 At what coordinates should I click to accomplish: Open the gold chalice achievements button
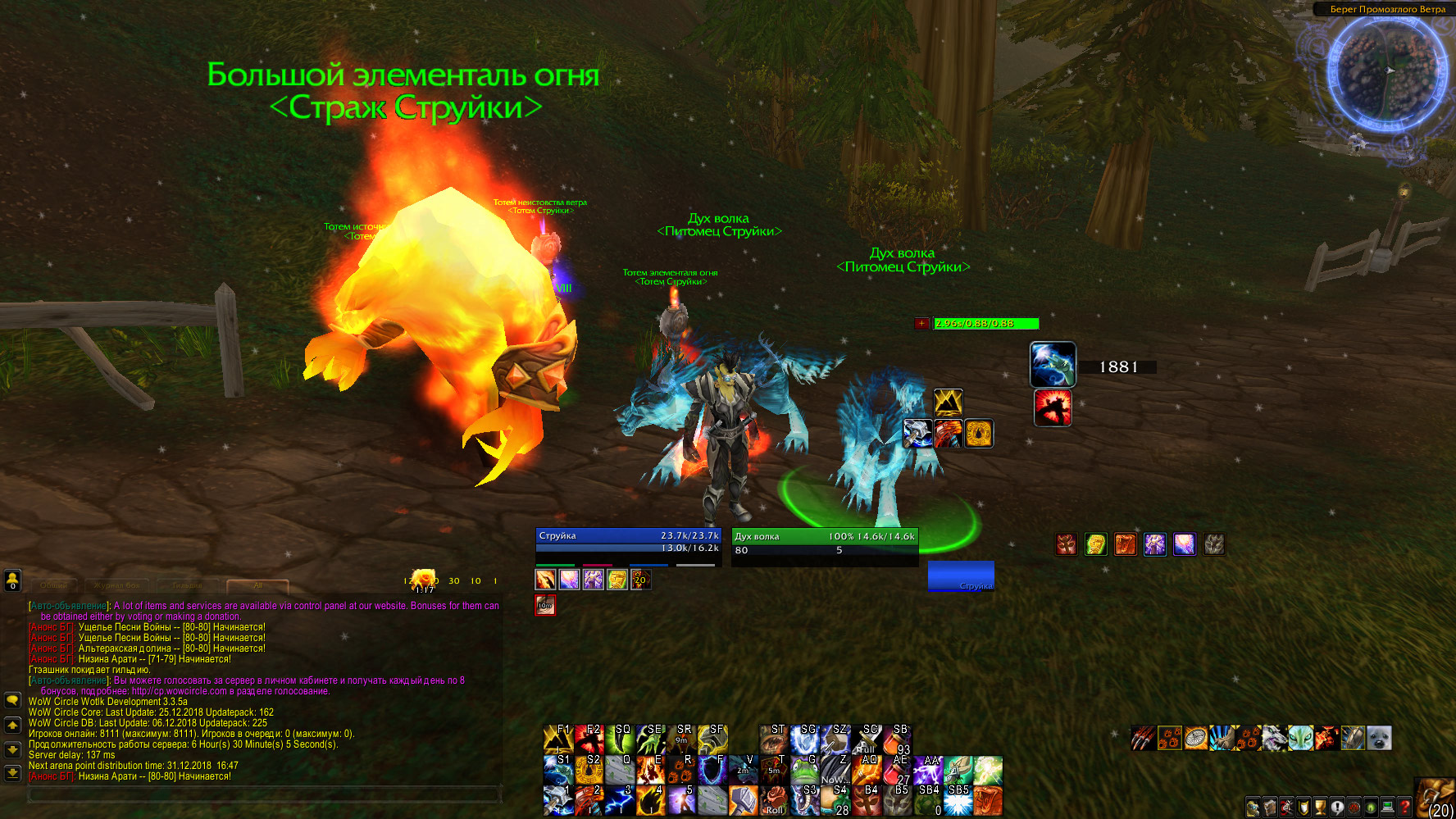(x=1320, y=808)
